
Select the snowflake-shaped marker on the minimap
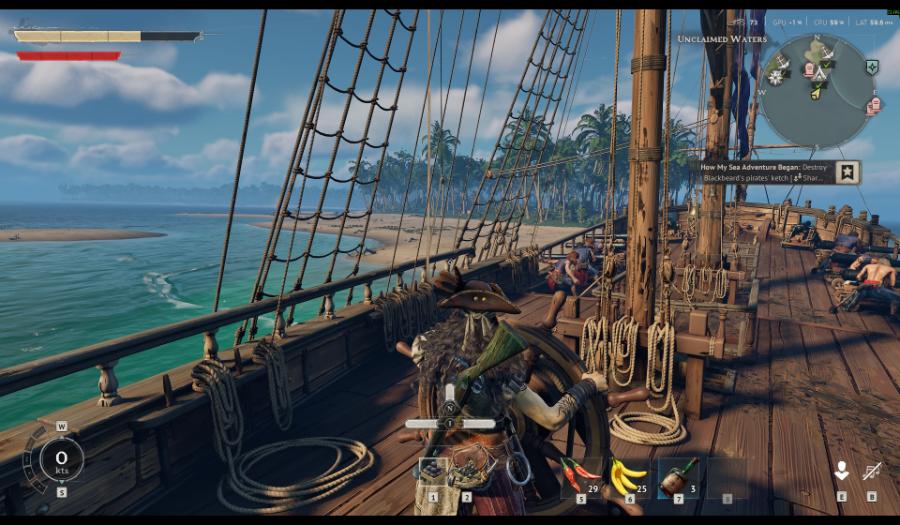[x=776, y=77]
